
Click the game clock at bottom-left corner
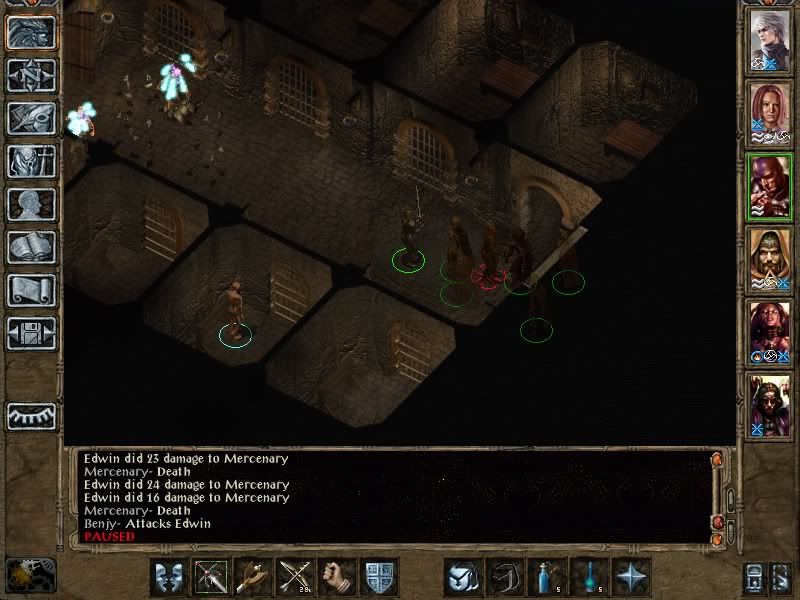(30, 575)
